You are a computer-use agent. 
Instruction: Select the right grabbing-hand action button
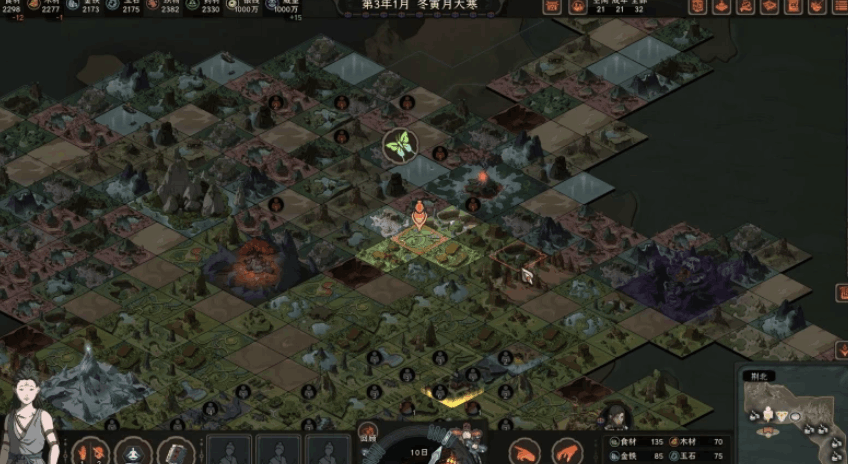pyautogui.click(x=568, y=451)
